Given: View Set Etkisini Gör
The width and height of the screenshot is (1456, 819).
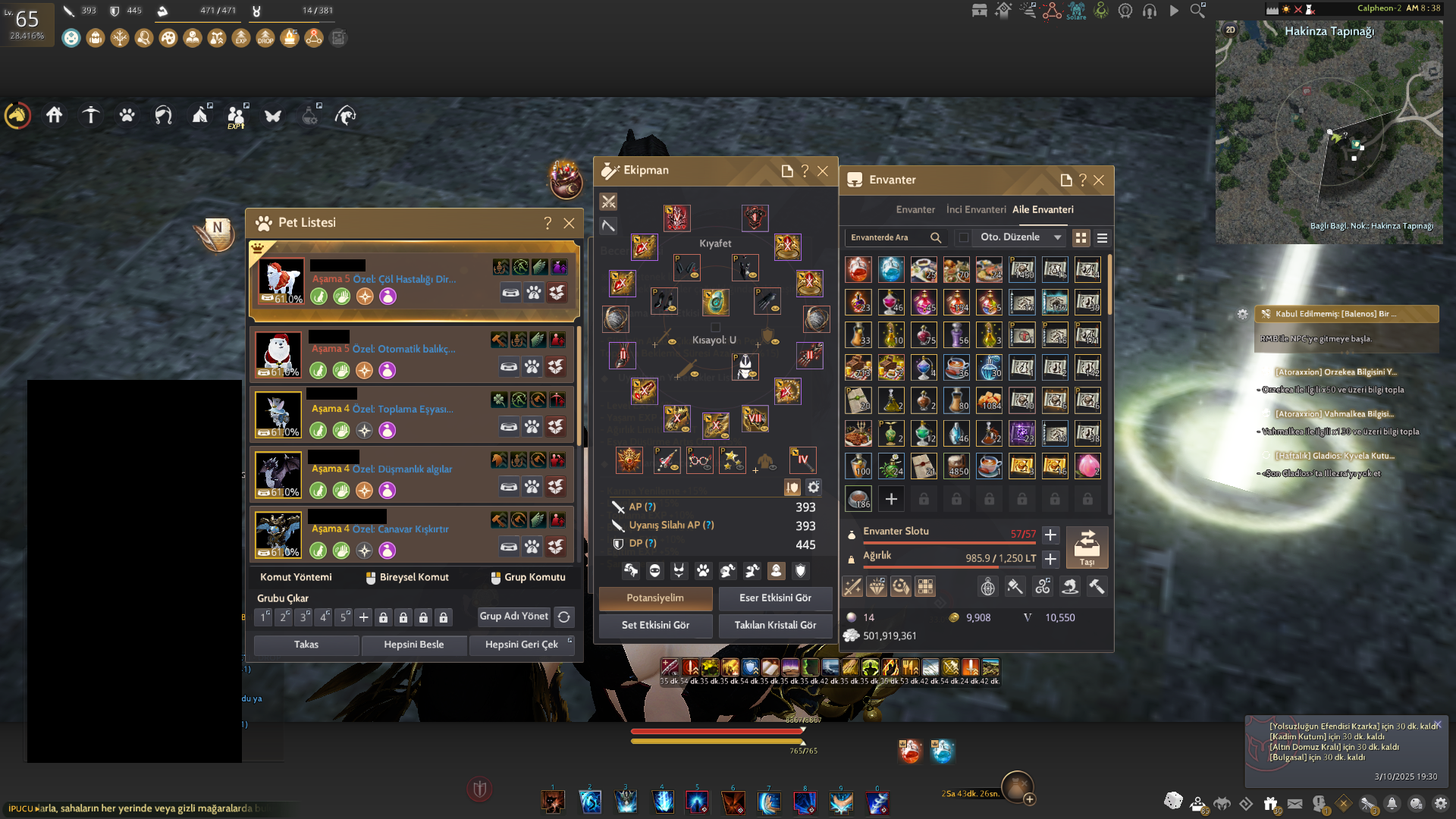Looking at the screenshot, I should coord(655,626).
